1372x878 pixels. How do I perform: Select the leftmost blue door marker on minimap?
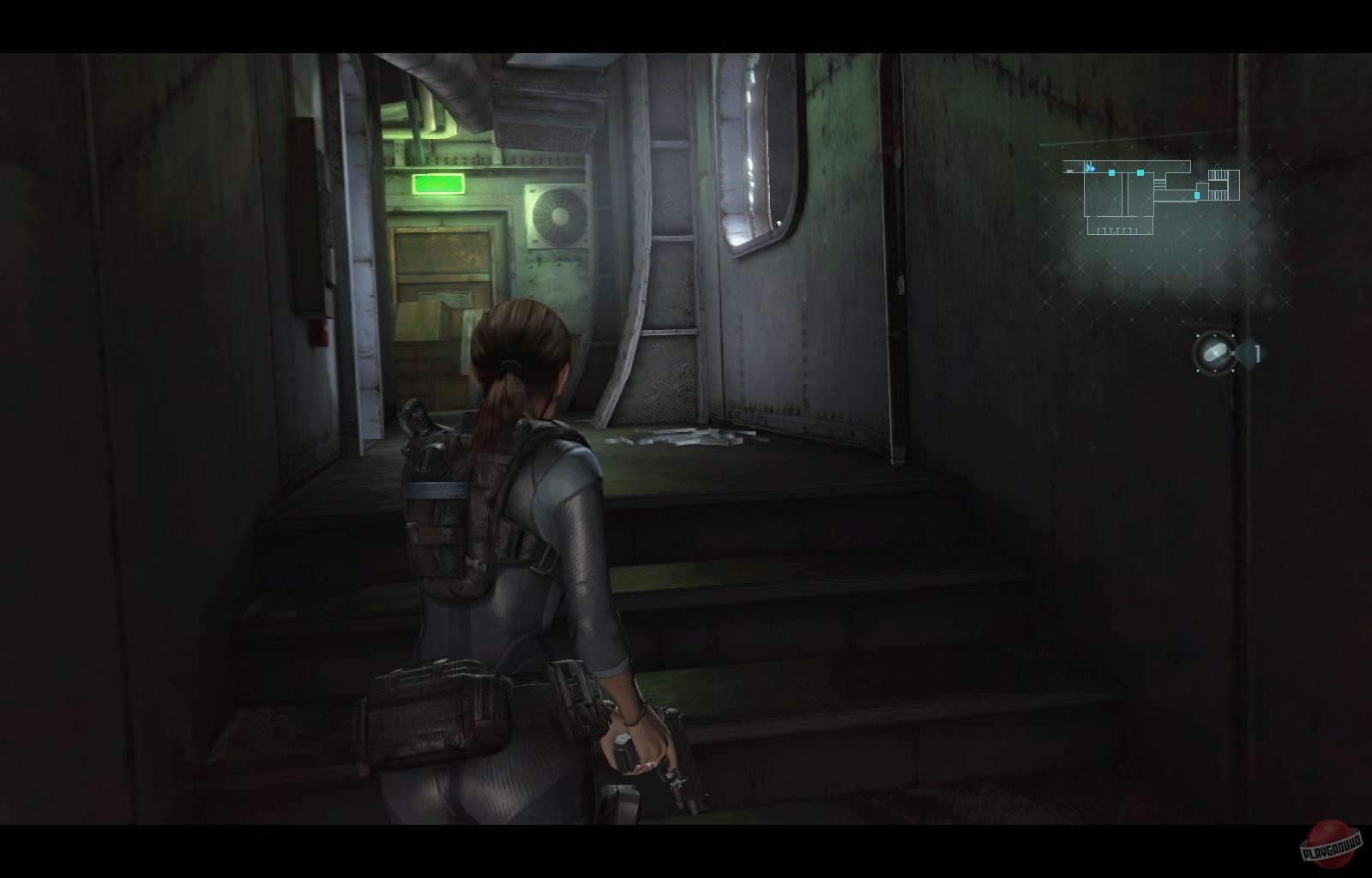tap(1111, 172)
